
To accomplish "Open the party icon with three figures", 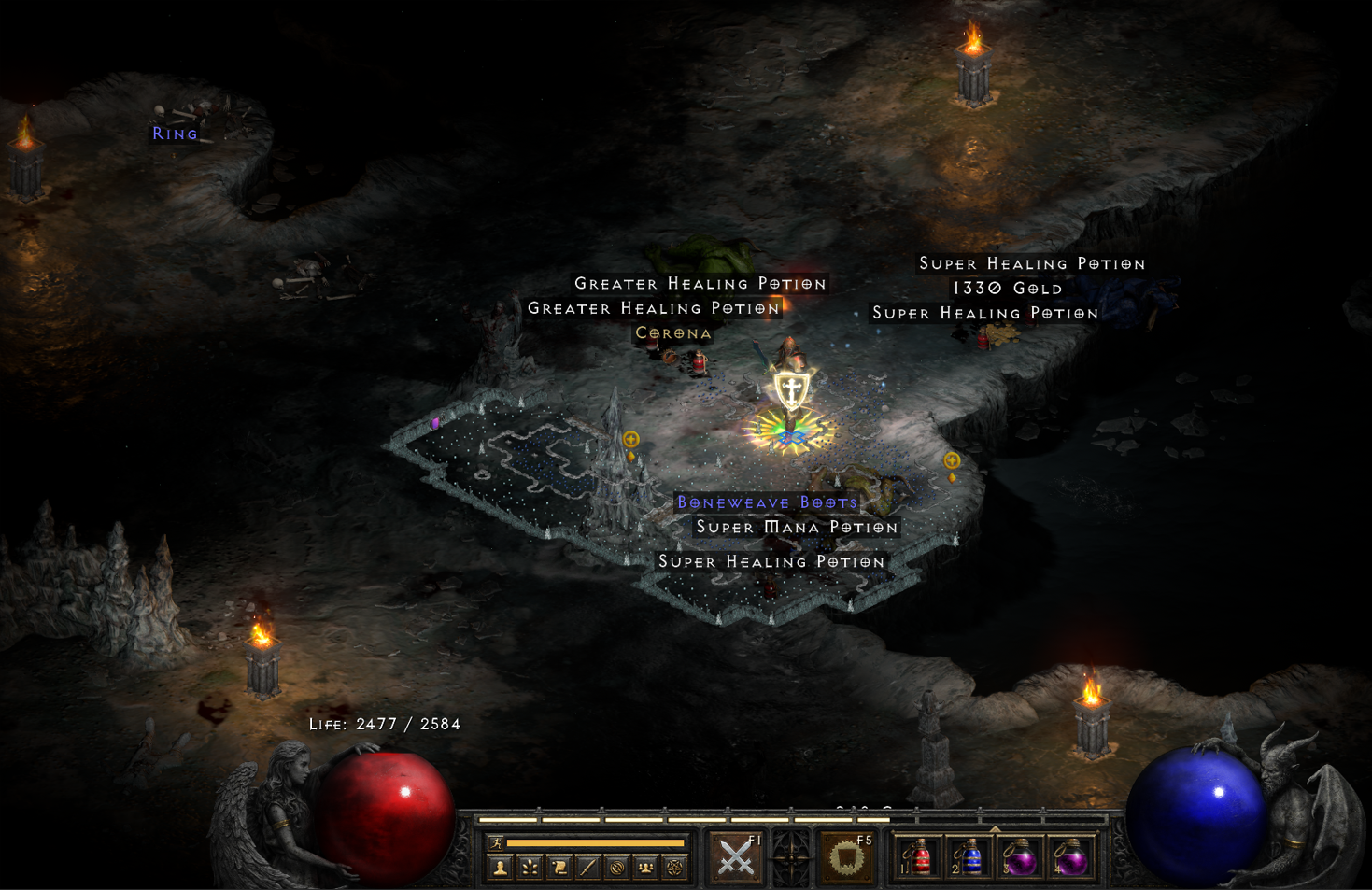I will click(645, 869).
